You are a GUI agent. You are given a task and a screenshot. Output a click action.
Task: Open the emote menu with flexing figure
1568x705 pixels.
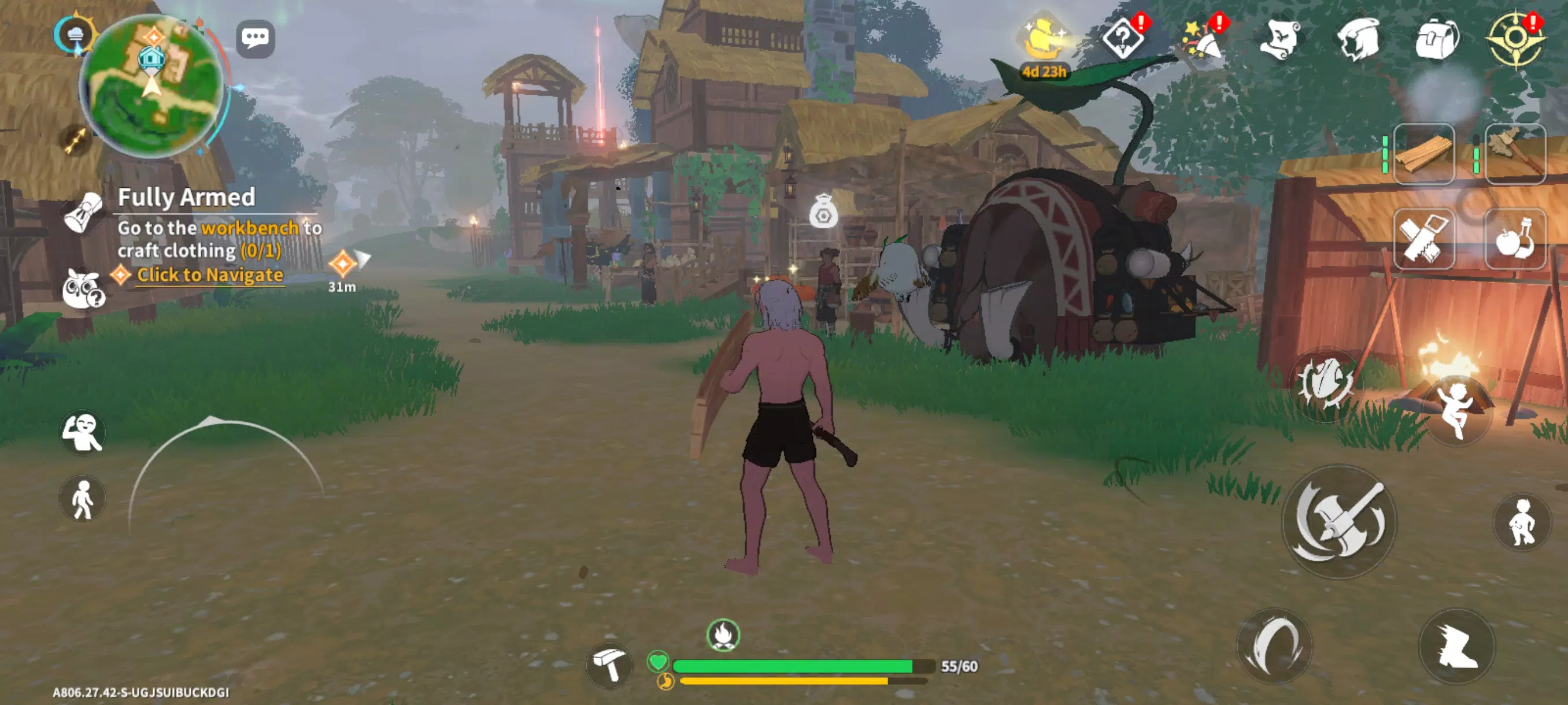pos(83,432)
